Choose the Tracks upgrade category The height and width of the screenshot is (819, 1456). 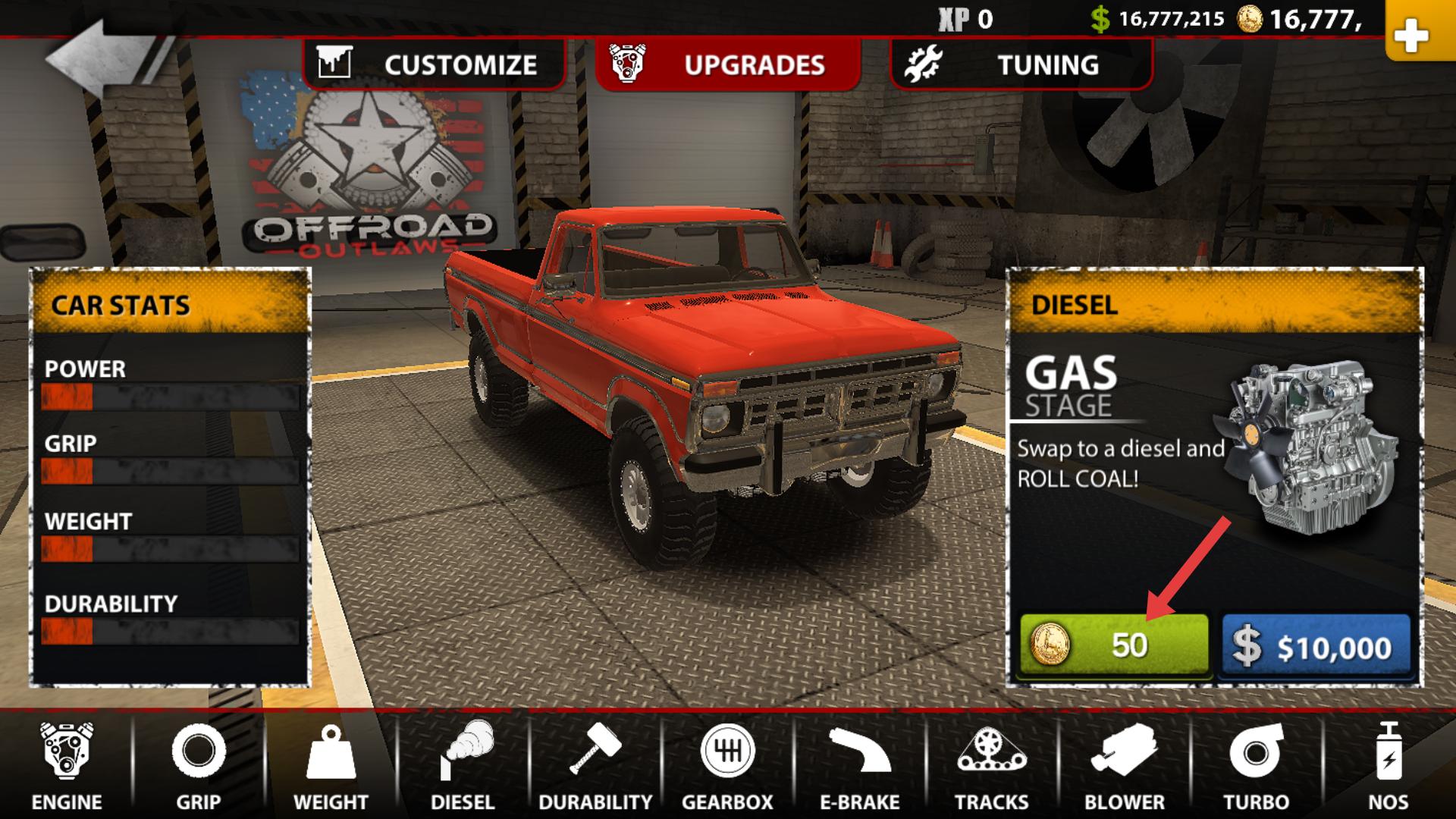[991, 766]
